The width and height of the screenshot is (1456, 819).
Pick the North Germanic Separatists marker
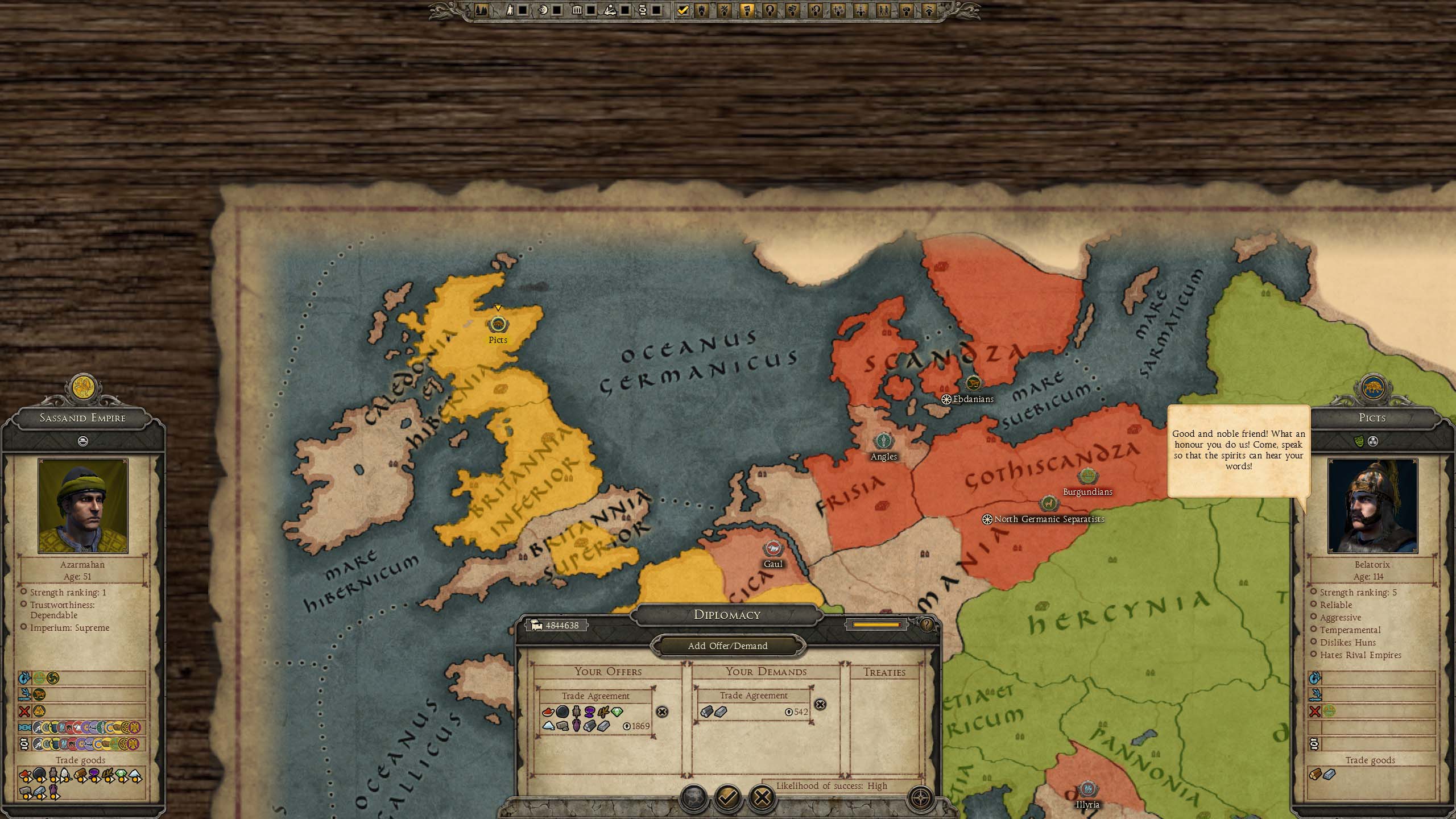[1049, 503]
